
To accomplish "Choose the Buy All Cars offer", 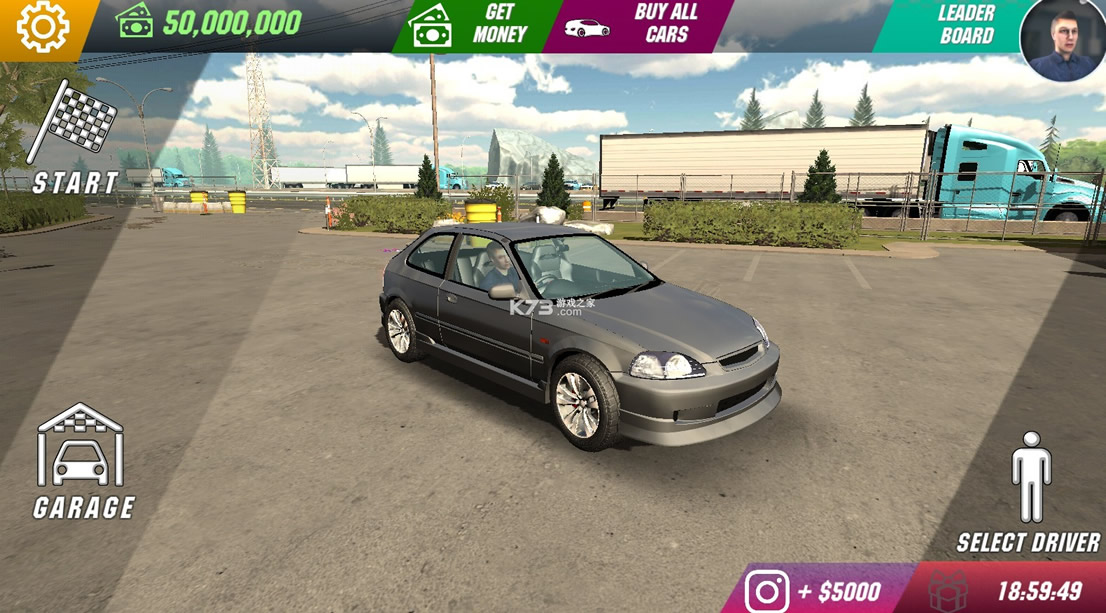I will 640,26.
